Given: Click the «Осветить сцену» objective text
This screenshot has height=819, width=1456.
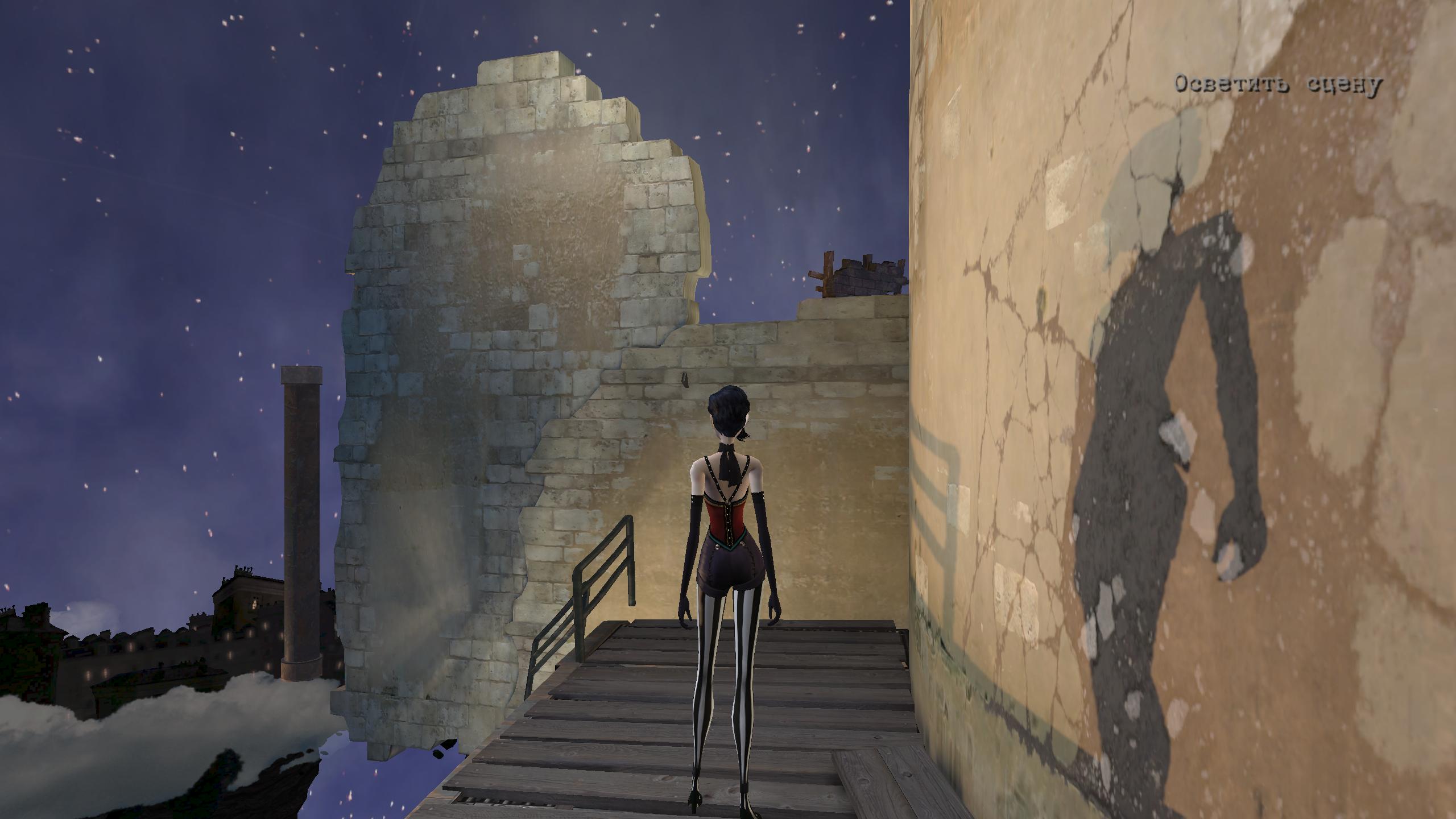Looking at the screenshot, I should coord(1277,85).
